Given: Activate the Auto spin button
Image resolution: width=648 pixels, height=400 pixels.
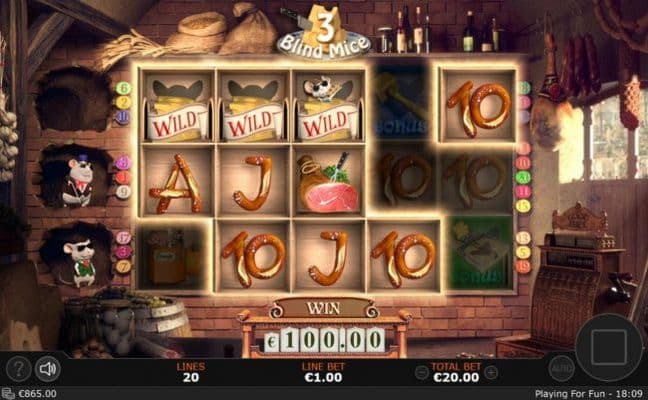Looking at the screenshot, I should click(561, 368).
